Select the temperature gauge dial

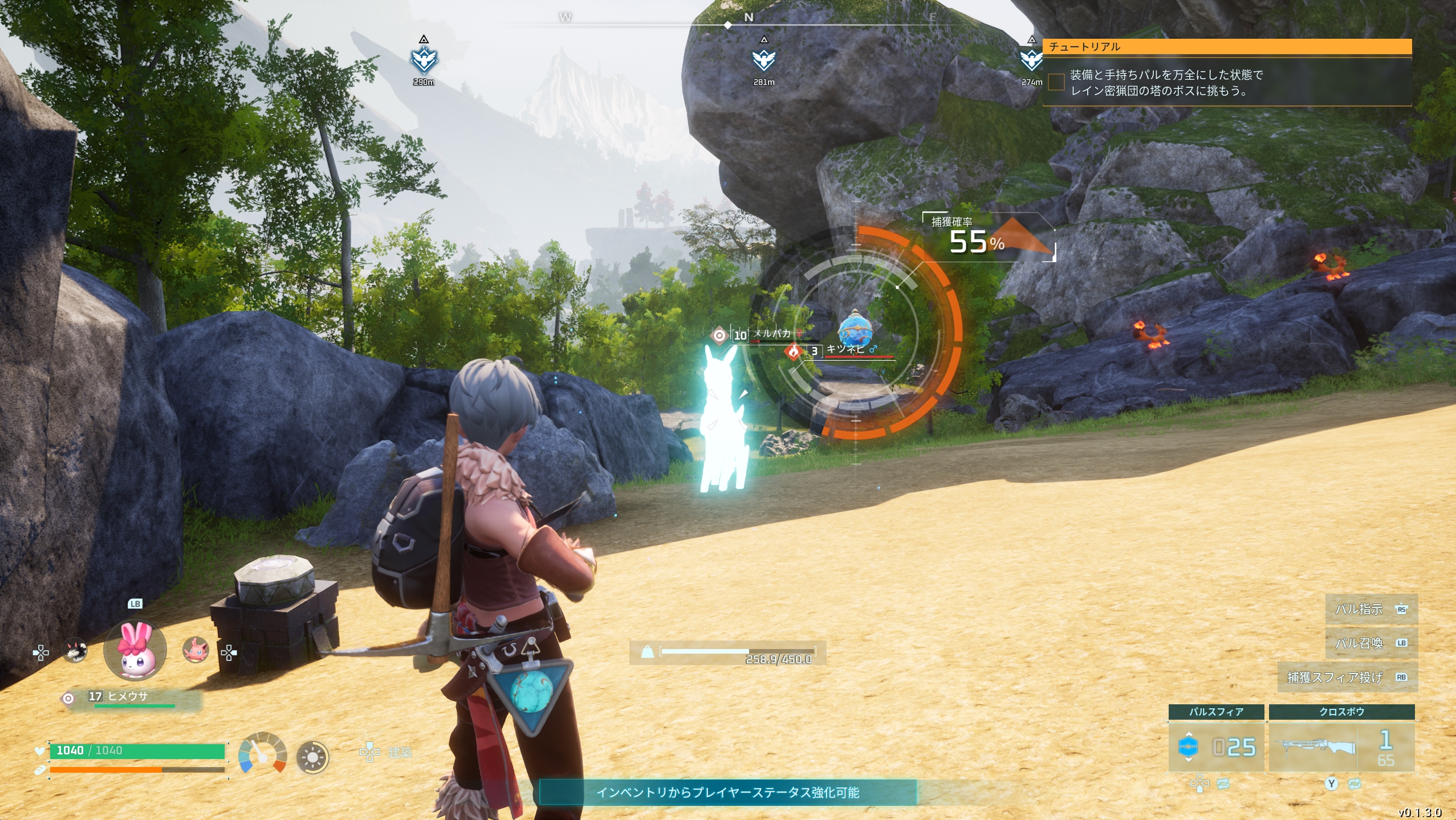tap(262, 753)
